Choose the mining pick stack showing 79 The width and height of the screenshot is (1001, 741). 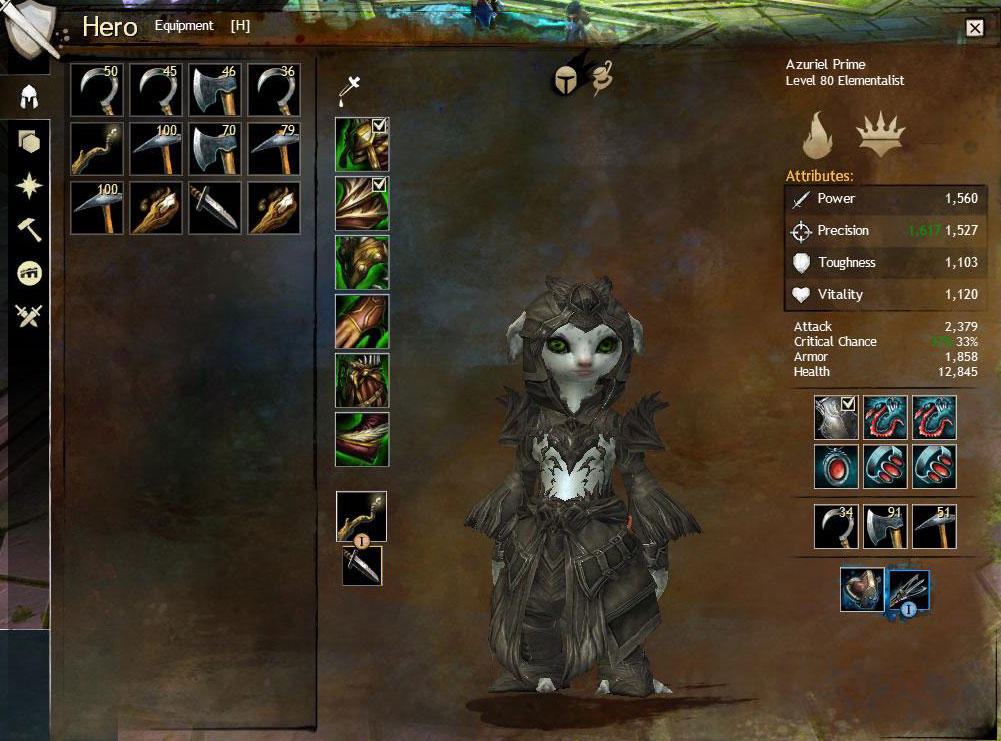coord(273,149)
